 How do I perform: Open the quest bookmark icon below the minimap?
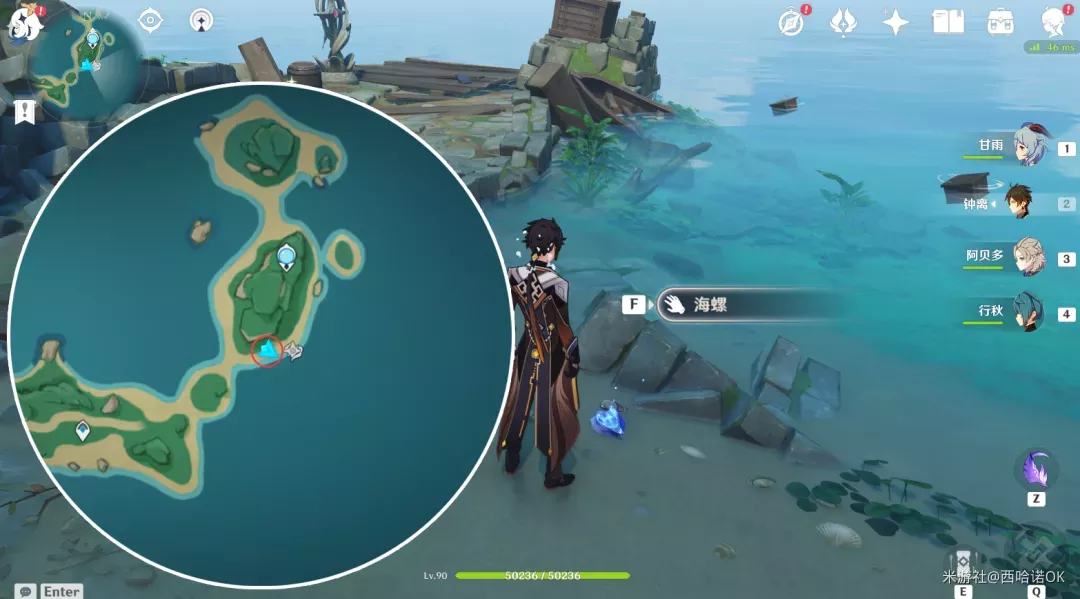(25, 111)
